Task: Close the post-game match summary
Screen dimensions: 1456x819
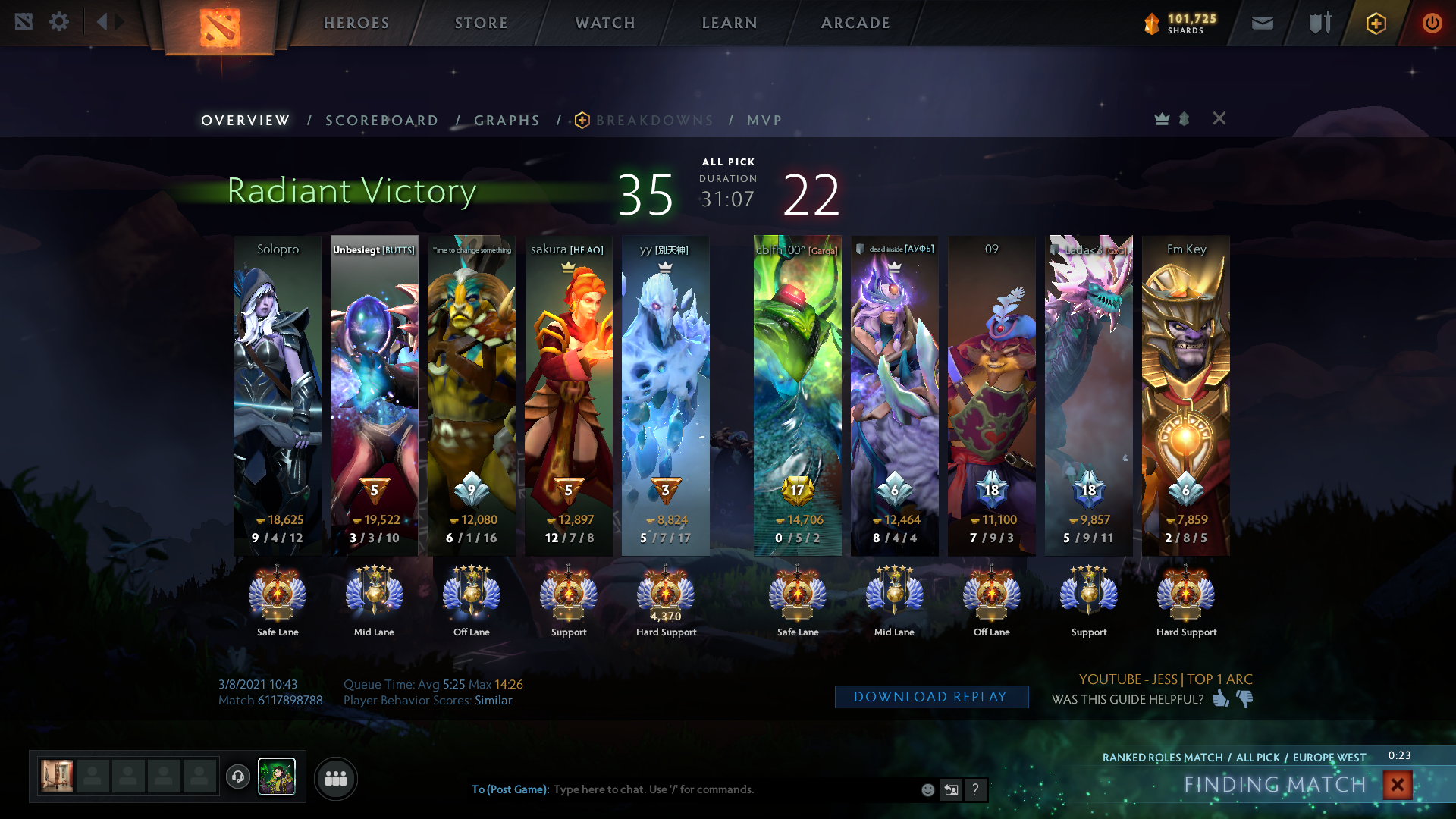Action: pos(1219,118)
